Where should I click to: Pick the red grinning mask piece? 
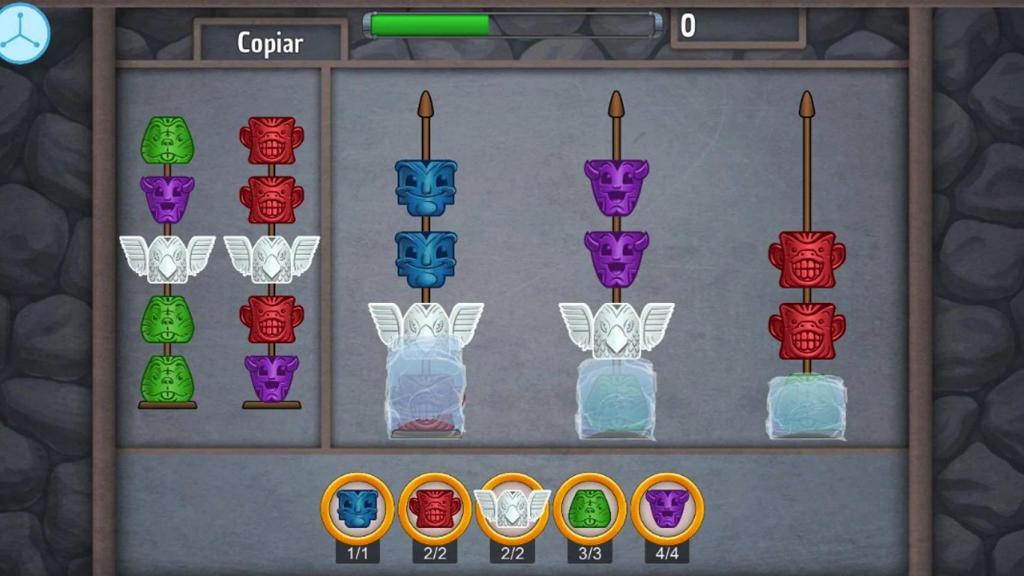[435, 508]
